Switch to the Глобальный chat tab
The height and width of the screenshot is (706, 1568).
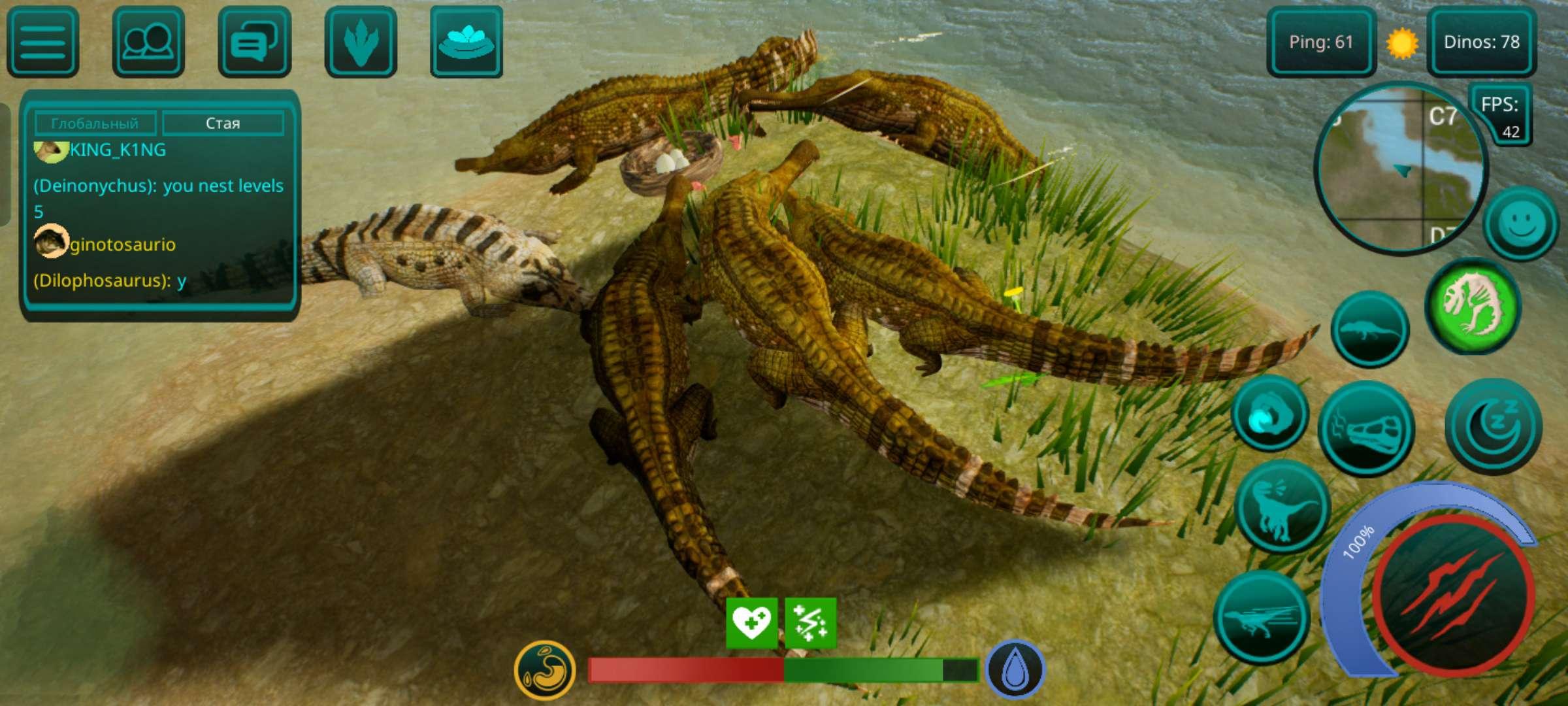pos(97,122)
